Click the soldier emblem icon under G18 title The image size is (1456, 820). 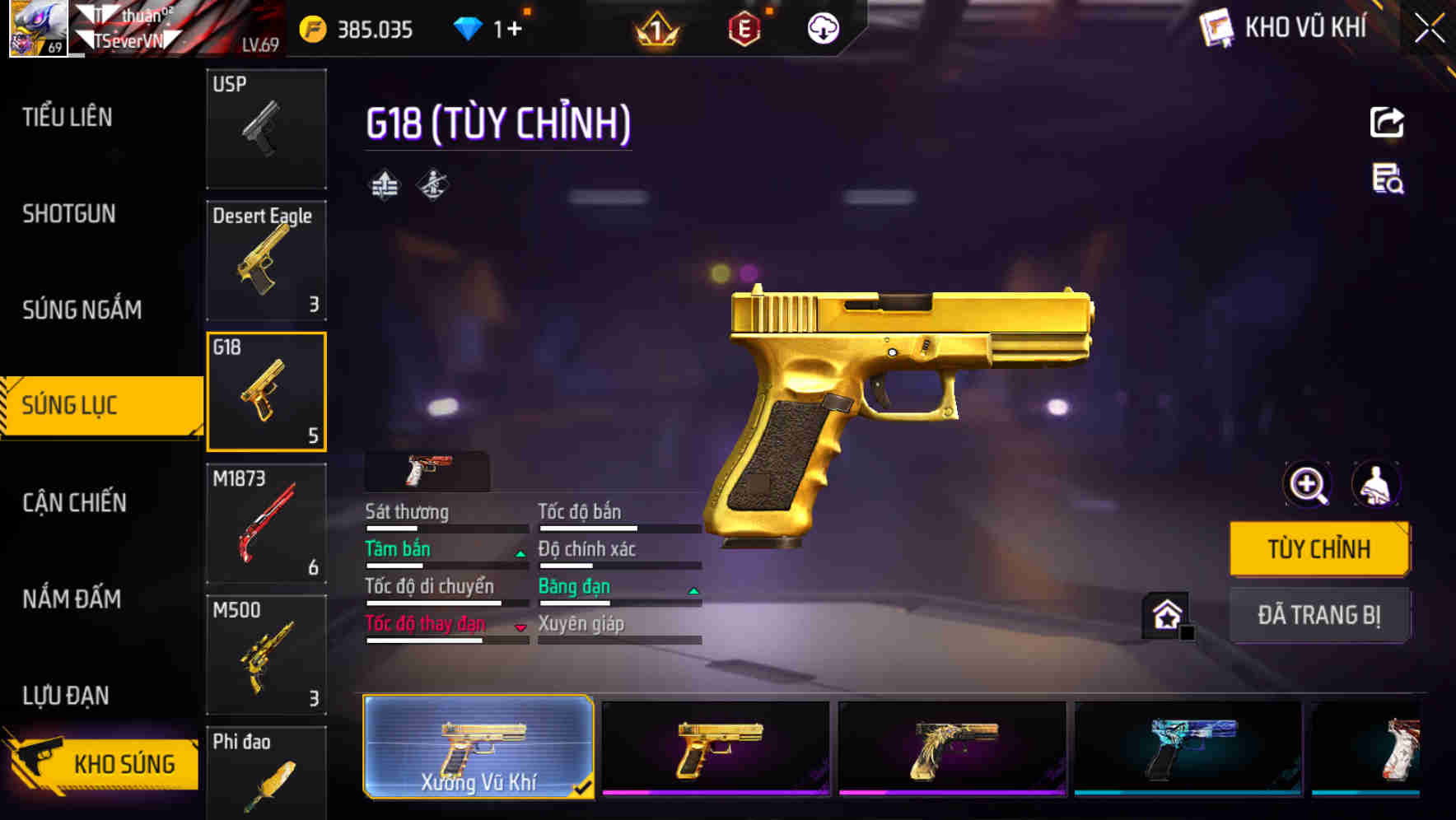pyautogui.click(x=432, y=184)
